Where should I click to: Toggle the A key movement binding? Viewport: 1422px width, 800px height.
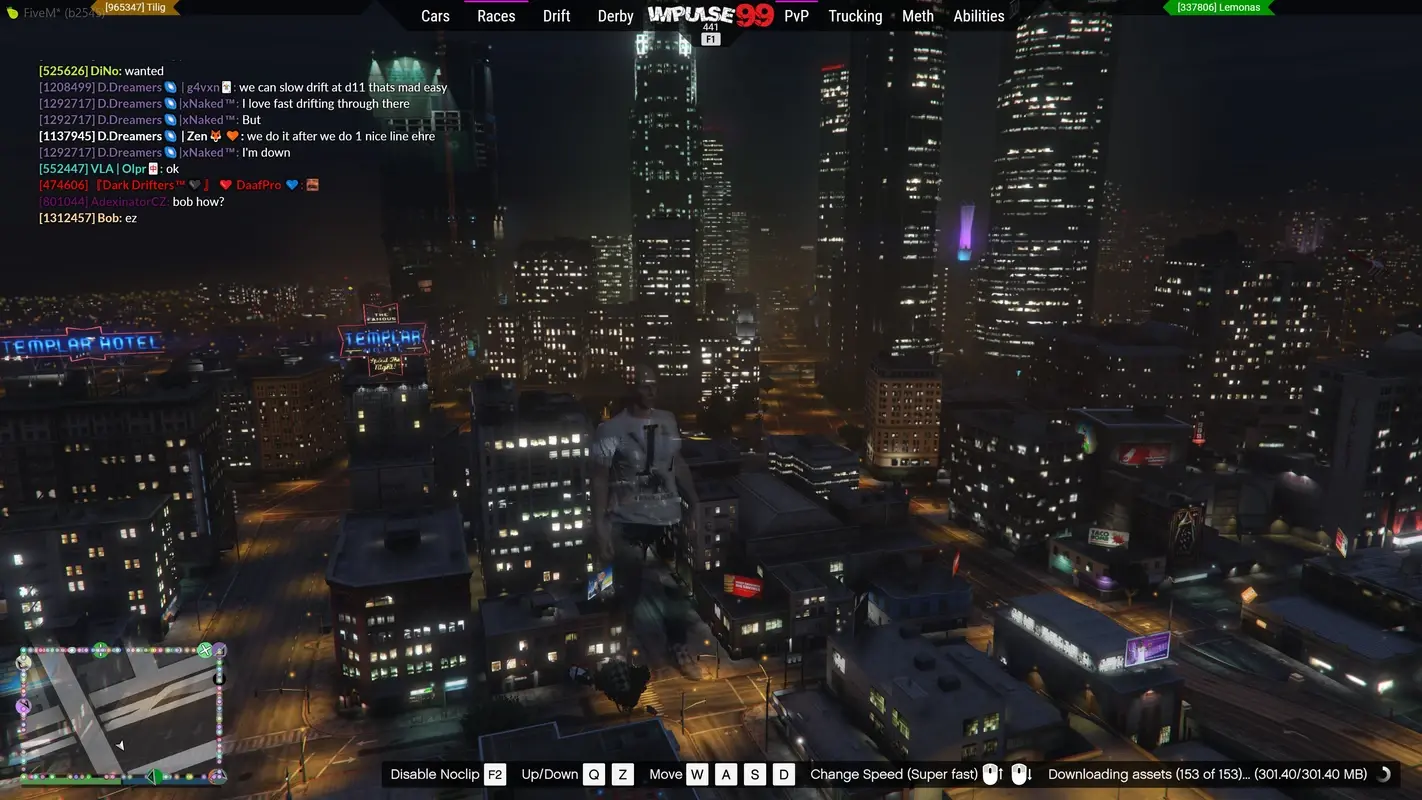(727, 774)
